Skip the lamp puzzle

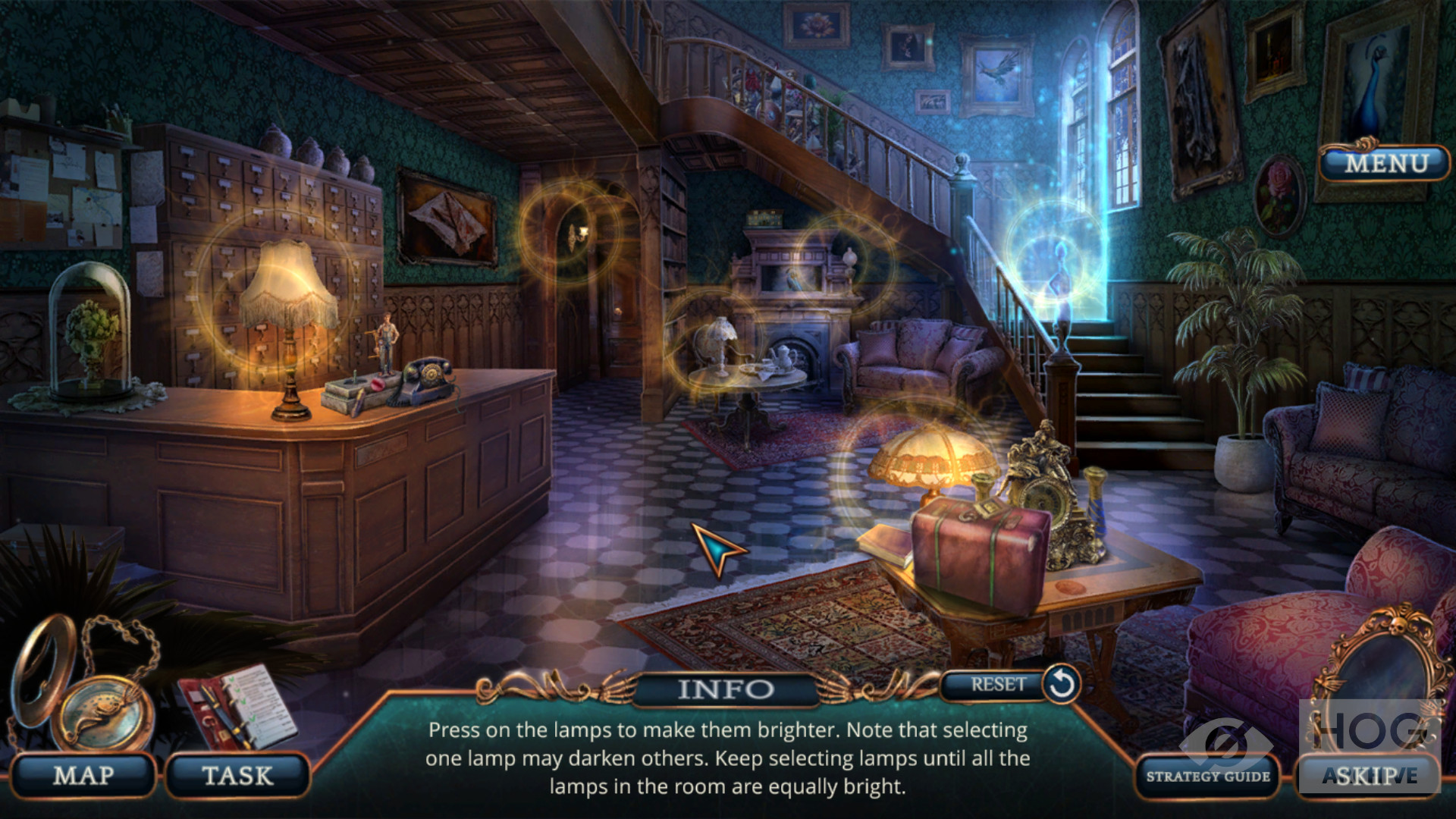(1370, 776)
